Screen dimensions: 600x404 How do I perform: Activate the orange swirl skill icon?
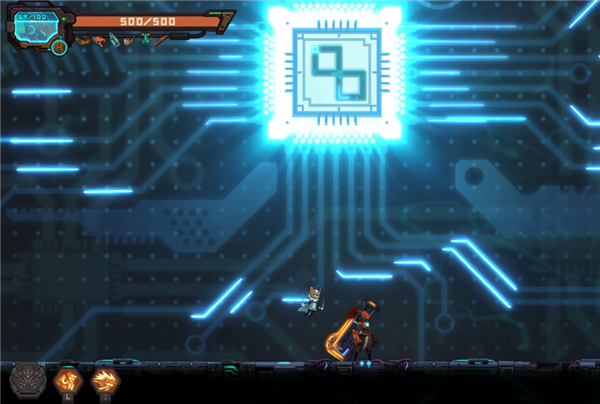[x=66, y=380]
